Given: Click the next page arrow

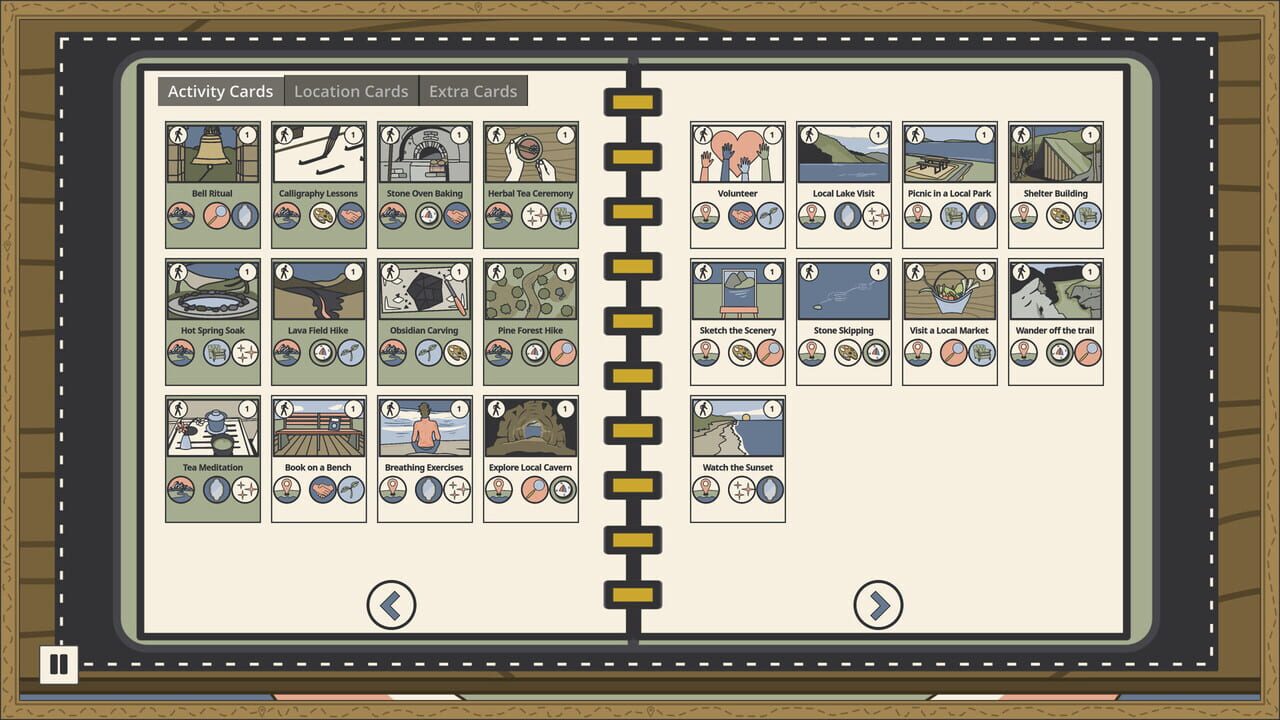Looking at the screenshot, I should click(879, 605).
